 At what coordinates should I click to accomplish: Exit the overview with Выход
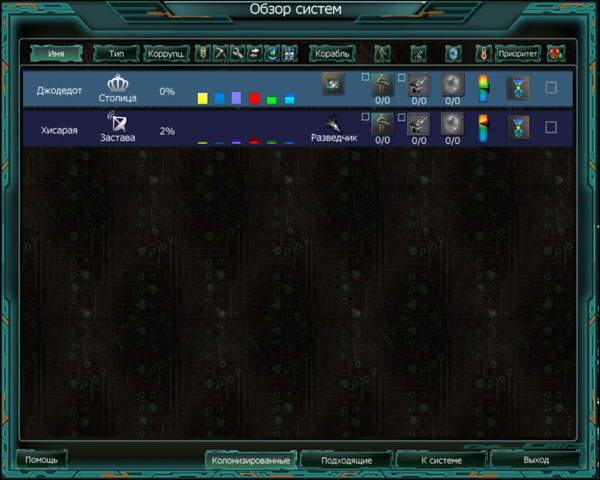[536, 460]
